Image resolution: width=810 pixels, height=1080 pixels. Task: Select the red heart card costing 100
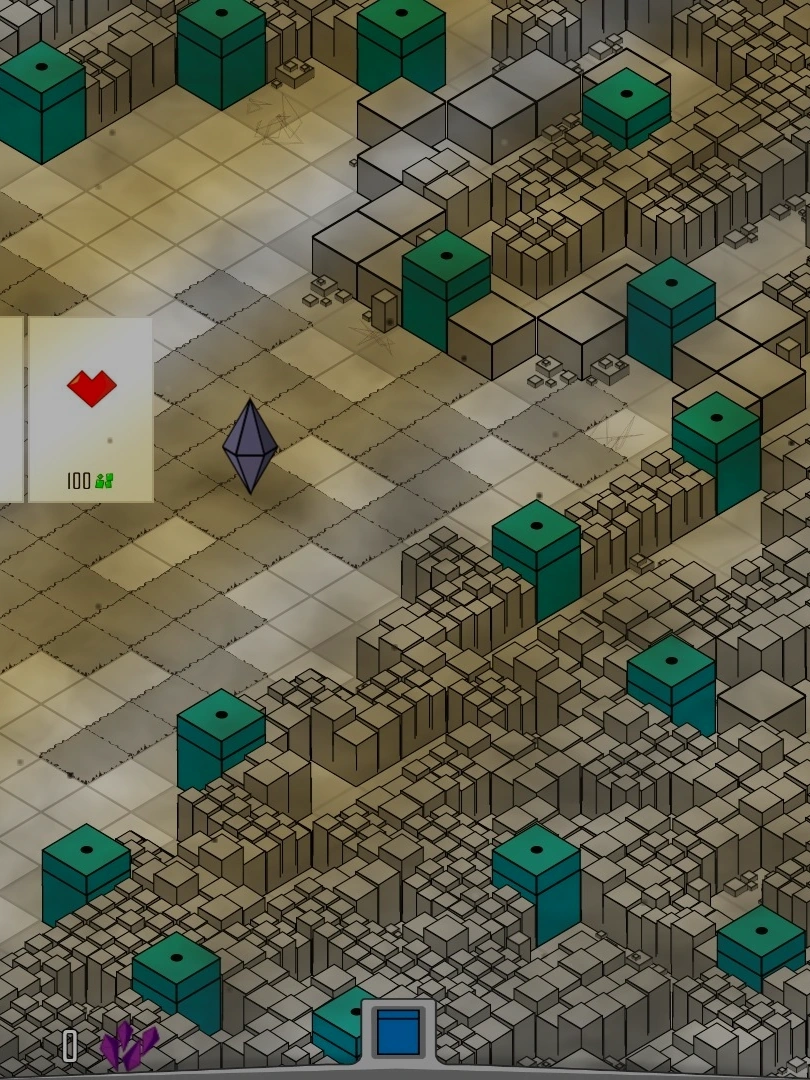click(x=91, y=409)
